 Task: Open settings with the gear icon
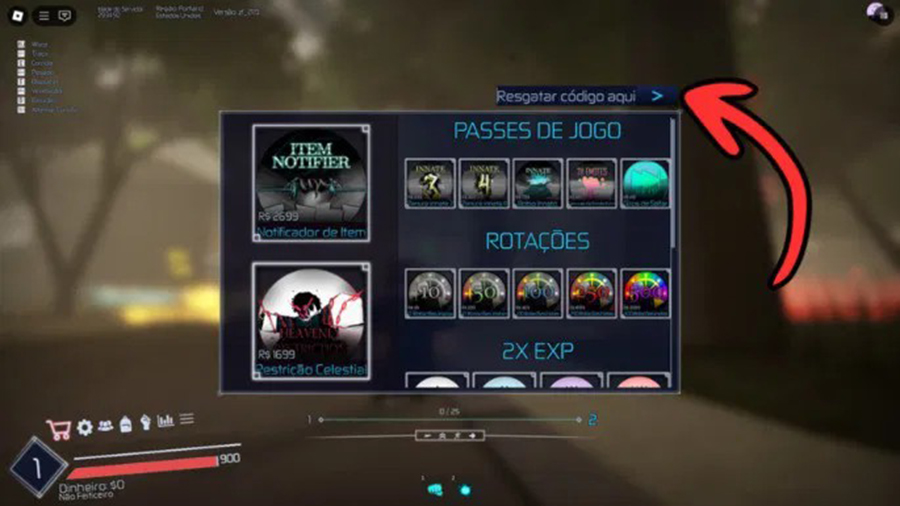[85, 427]
